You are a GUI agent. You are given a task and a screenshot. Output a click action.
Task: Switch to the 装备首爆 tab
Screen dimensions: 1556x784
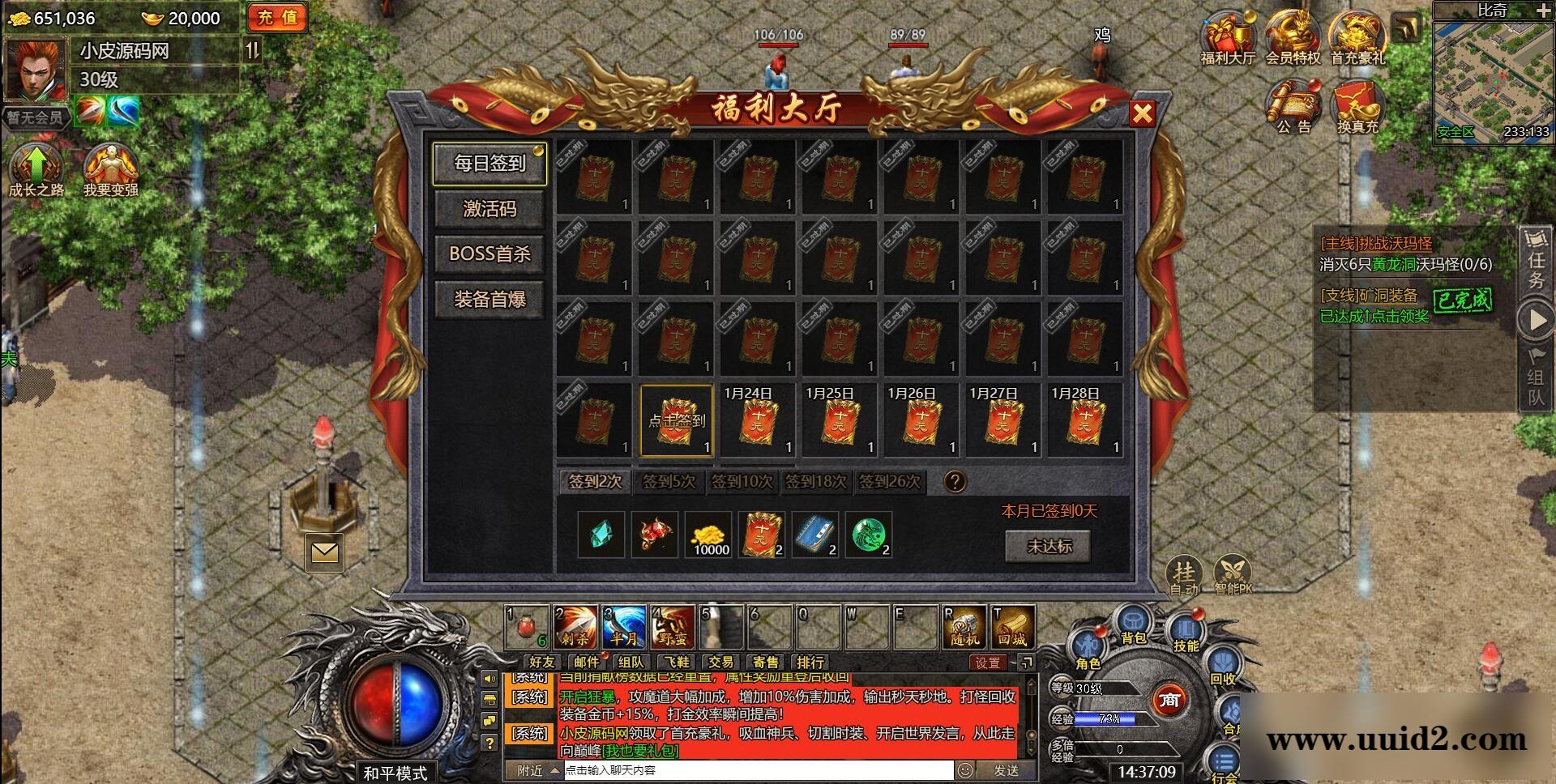point(489,300)
